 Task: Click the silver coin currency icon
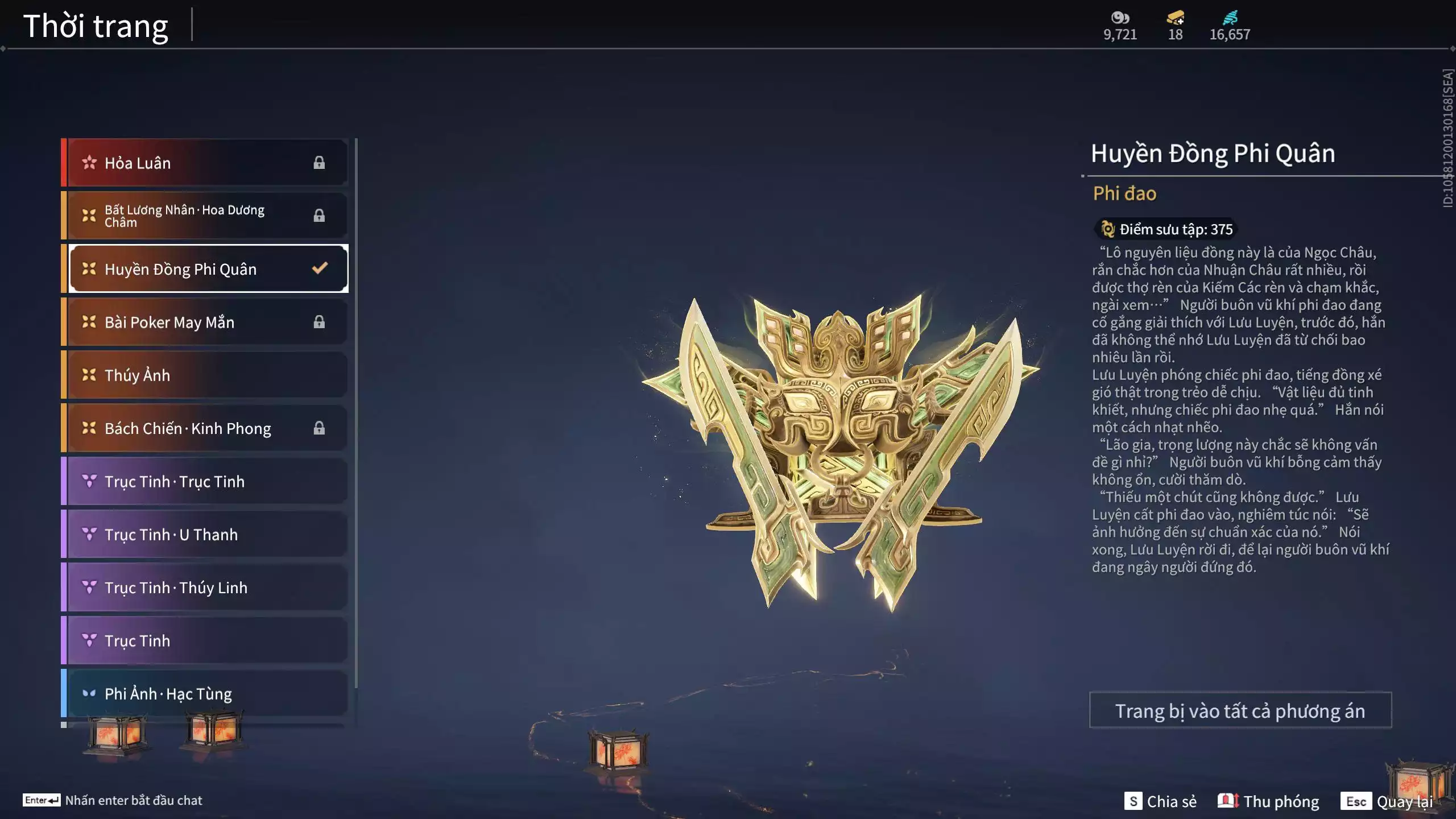coord(1120,18)
